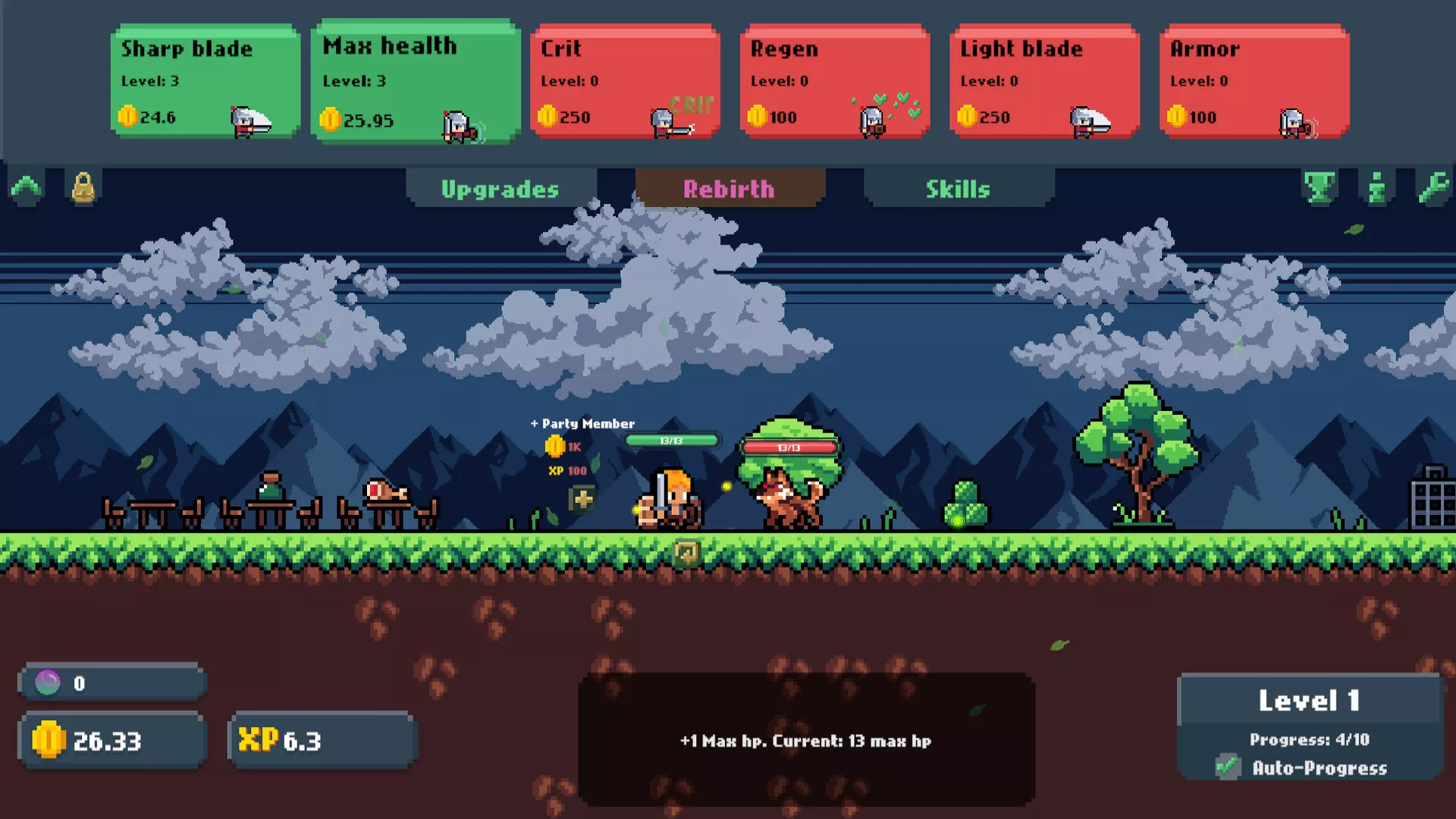Screen dimensions: 1456x819
Task: Show the Skills tab
Action: 958,189
